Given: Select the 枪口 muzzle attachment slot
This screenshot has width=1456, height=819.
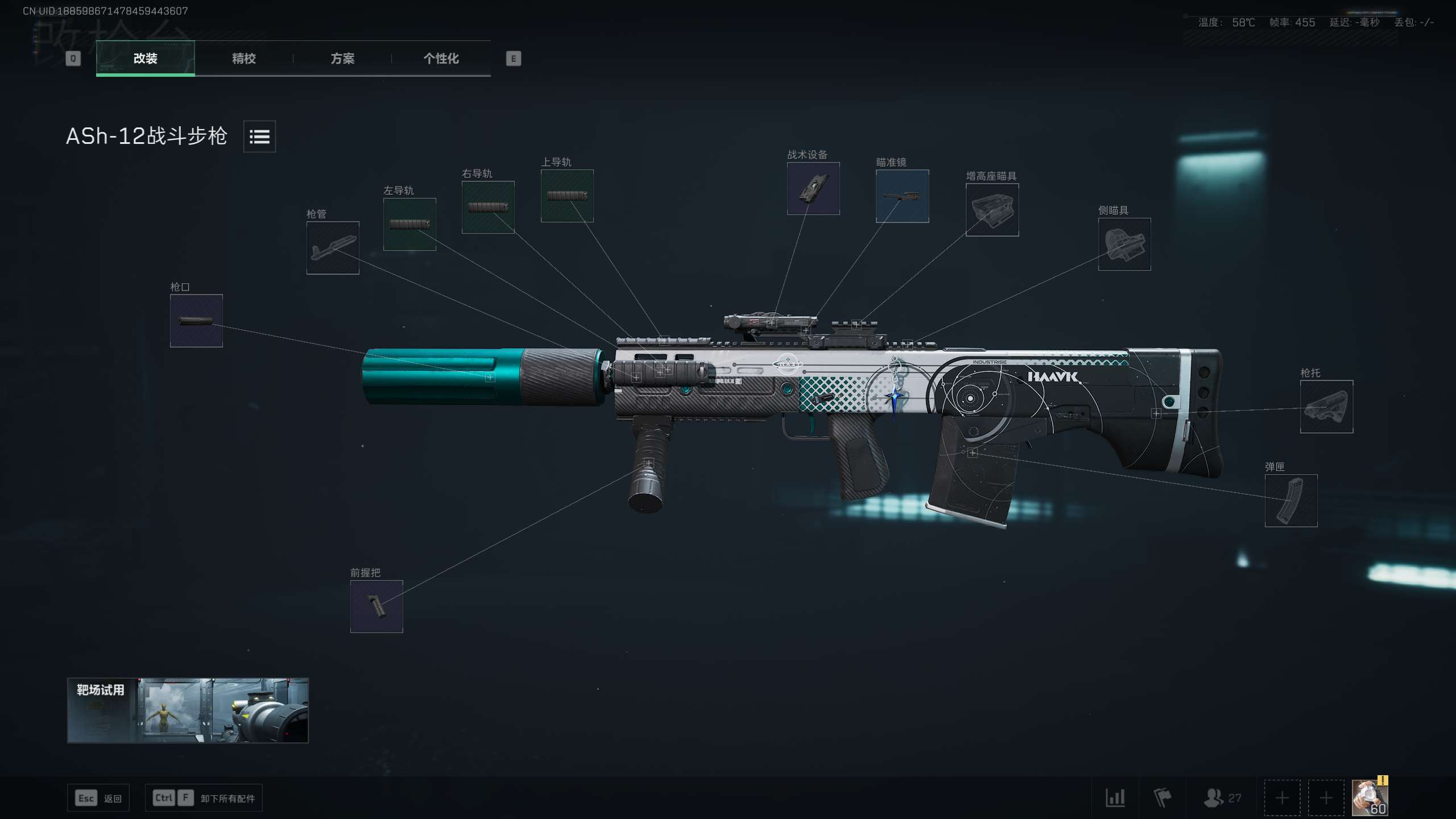Looking at the screenshot, I should pyautogui.click(x=196, y=321).
